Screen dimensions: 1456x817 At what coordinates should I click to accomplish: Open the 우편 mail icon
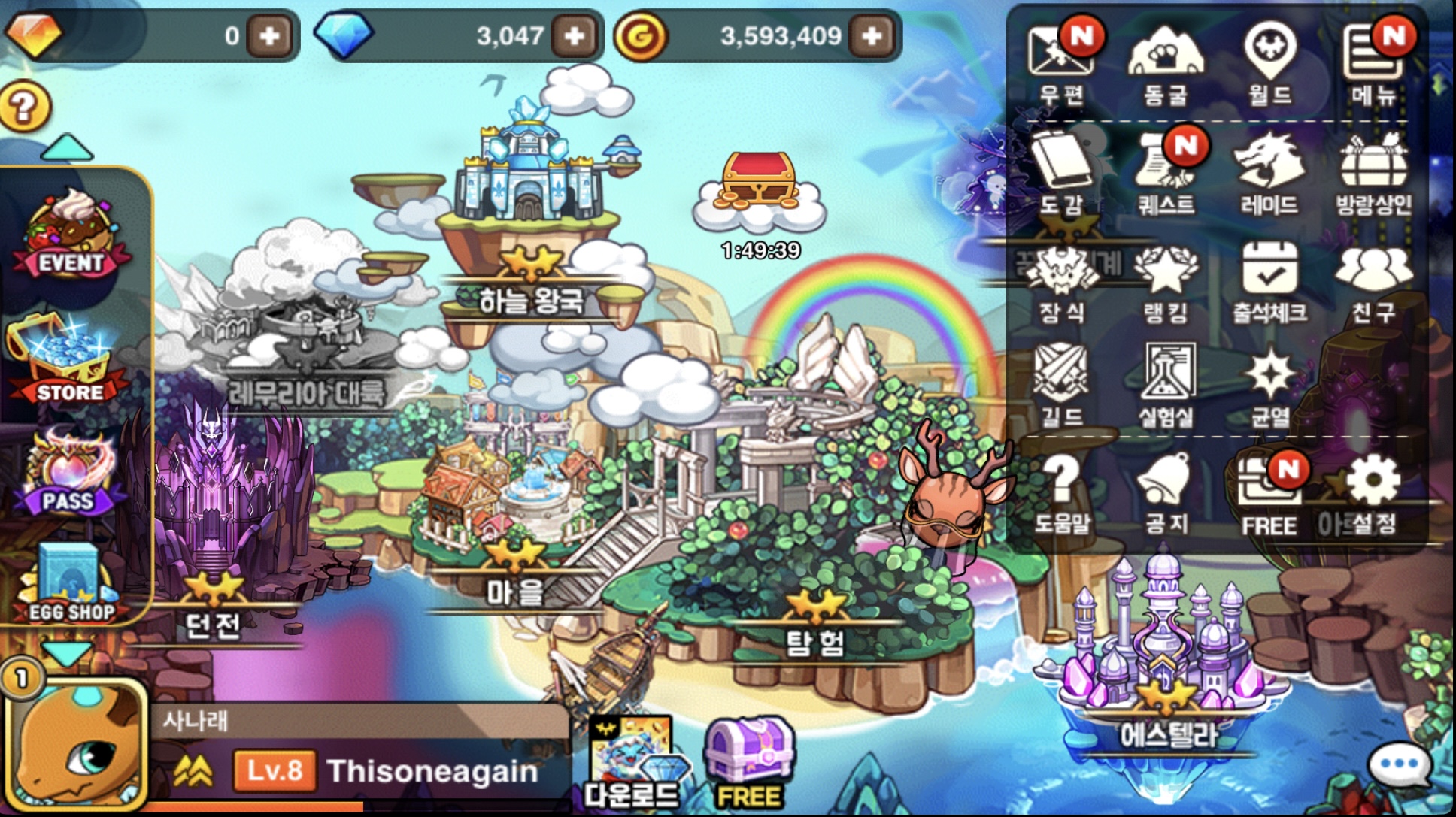[1061, 59]
